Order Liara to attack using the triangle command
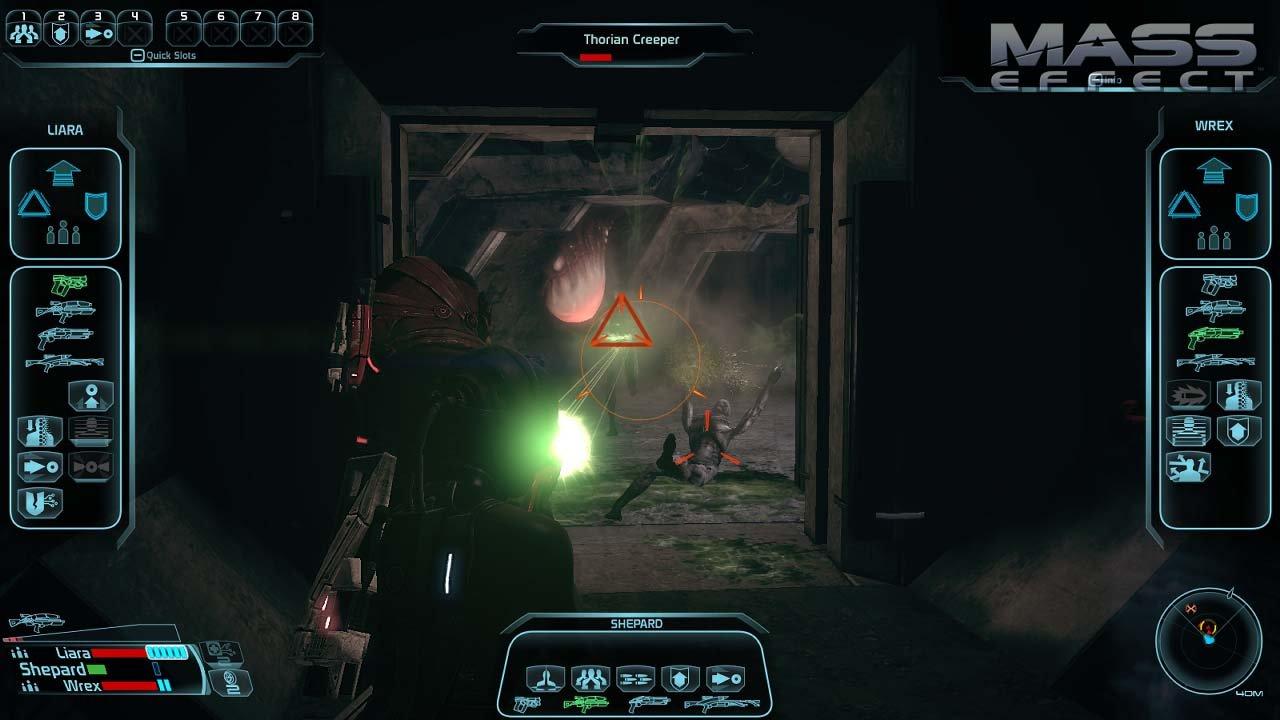 35,204
